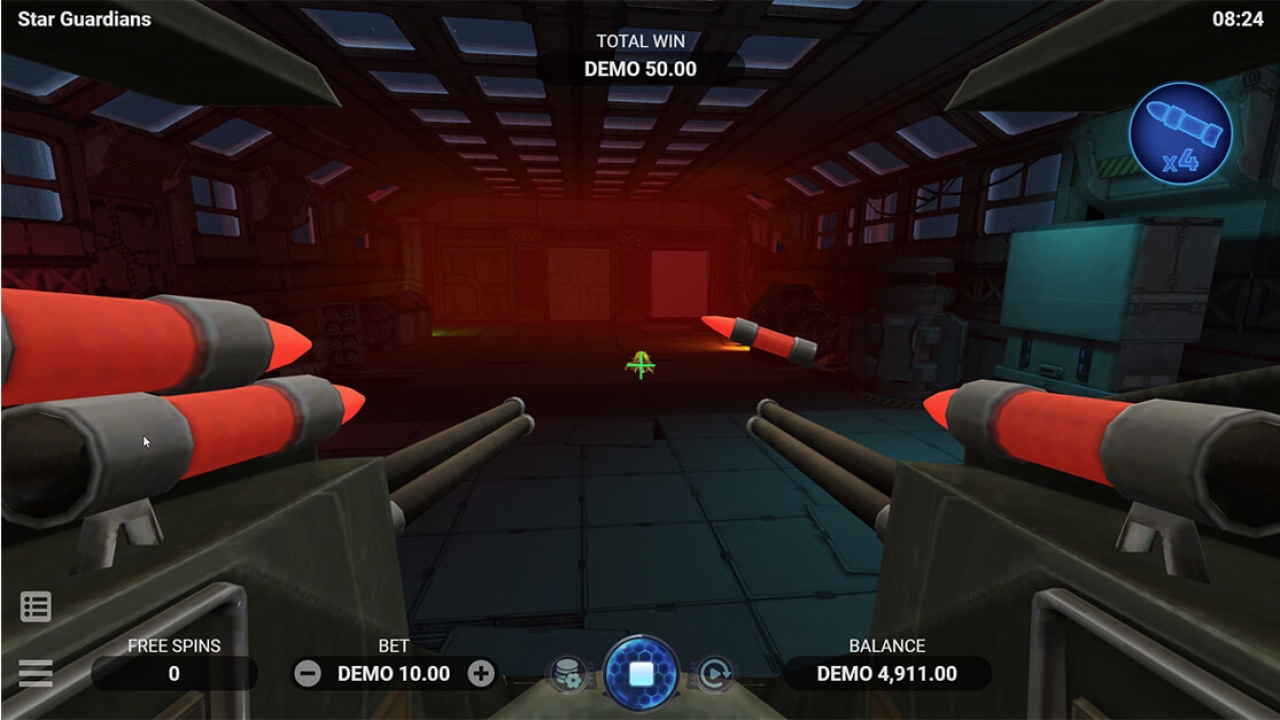The image size is (1280, 720).
Task: Stop the spin with the central square button
Action: tap(641, 673)
